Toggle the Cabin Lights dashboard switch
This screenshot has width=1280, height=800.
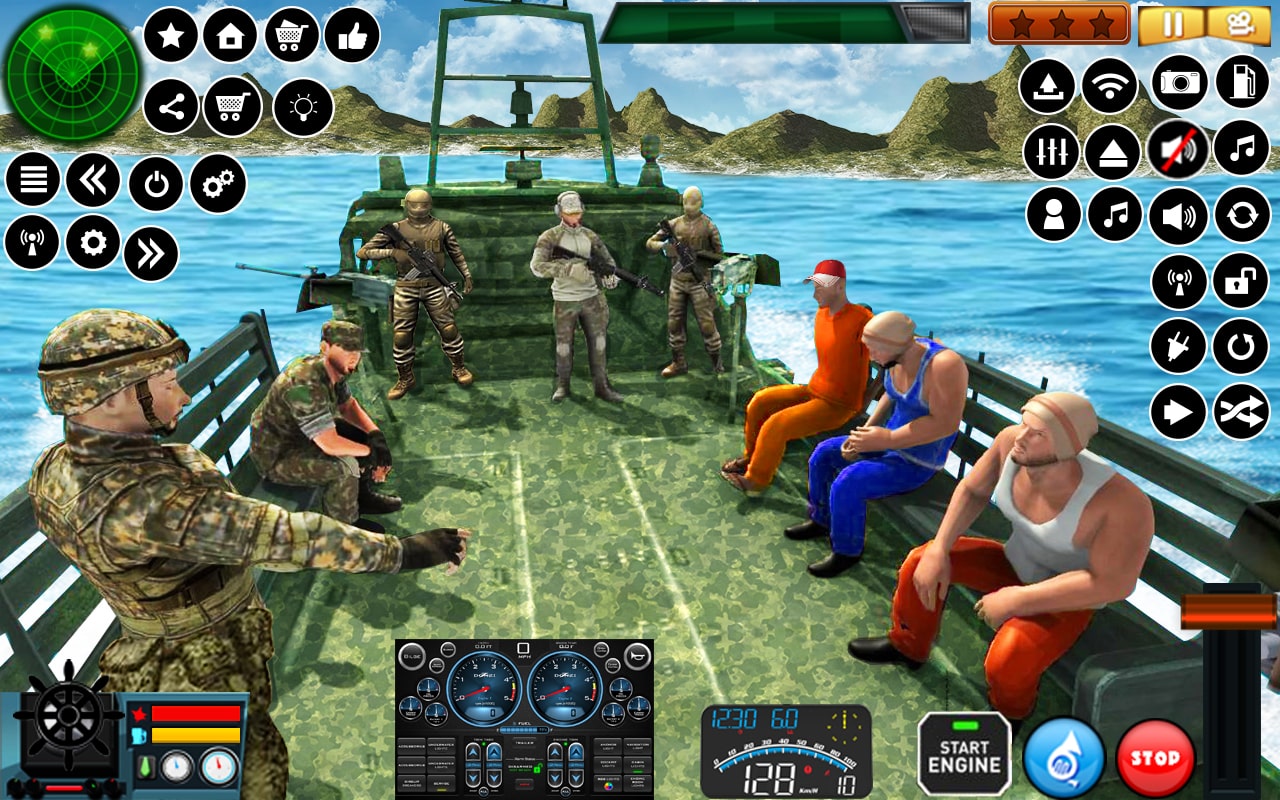click(x=637, y=766)
